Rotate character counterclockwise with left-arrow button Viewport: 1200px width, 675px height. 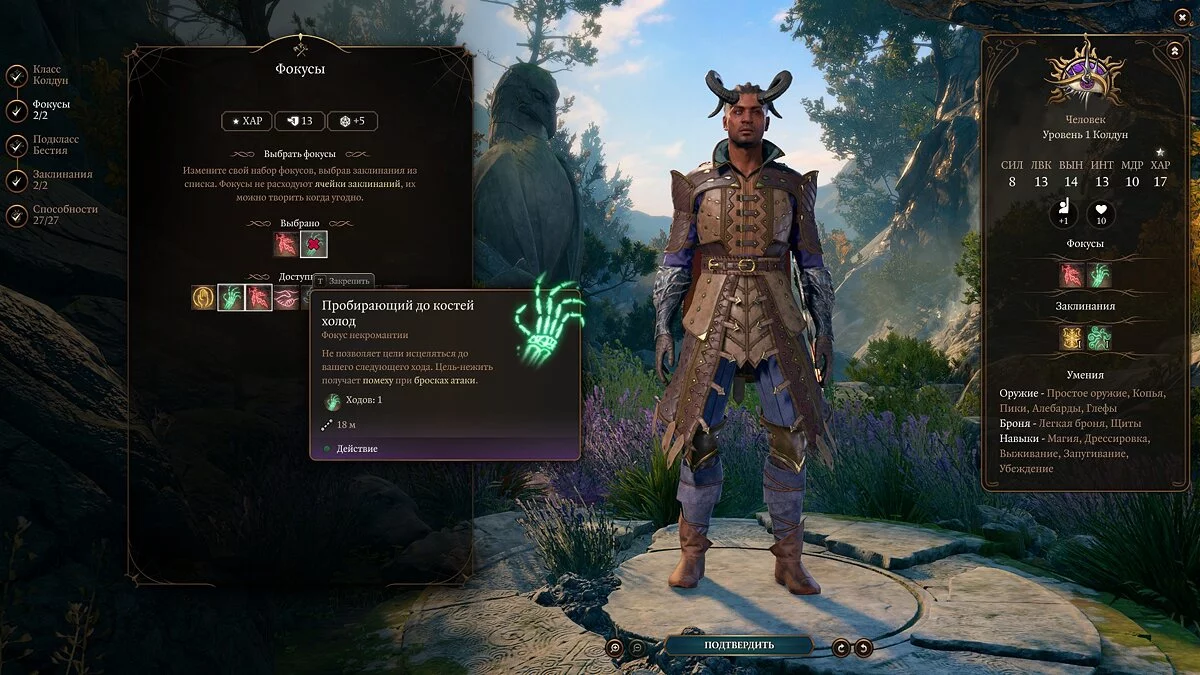(841, 647)
